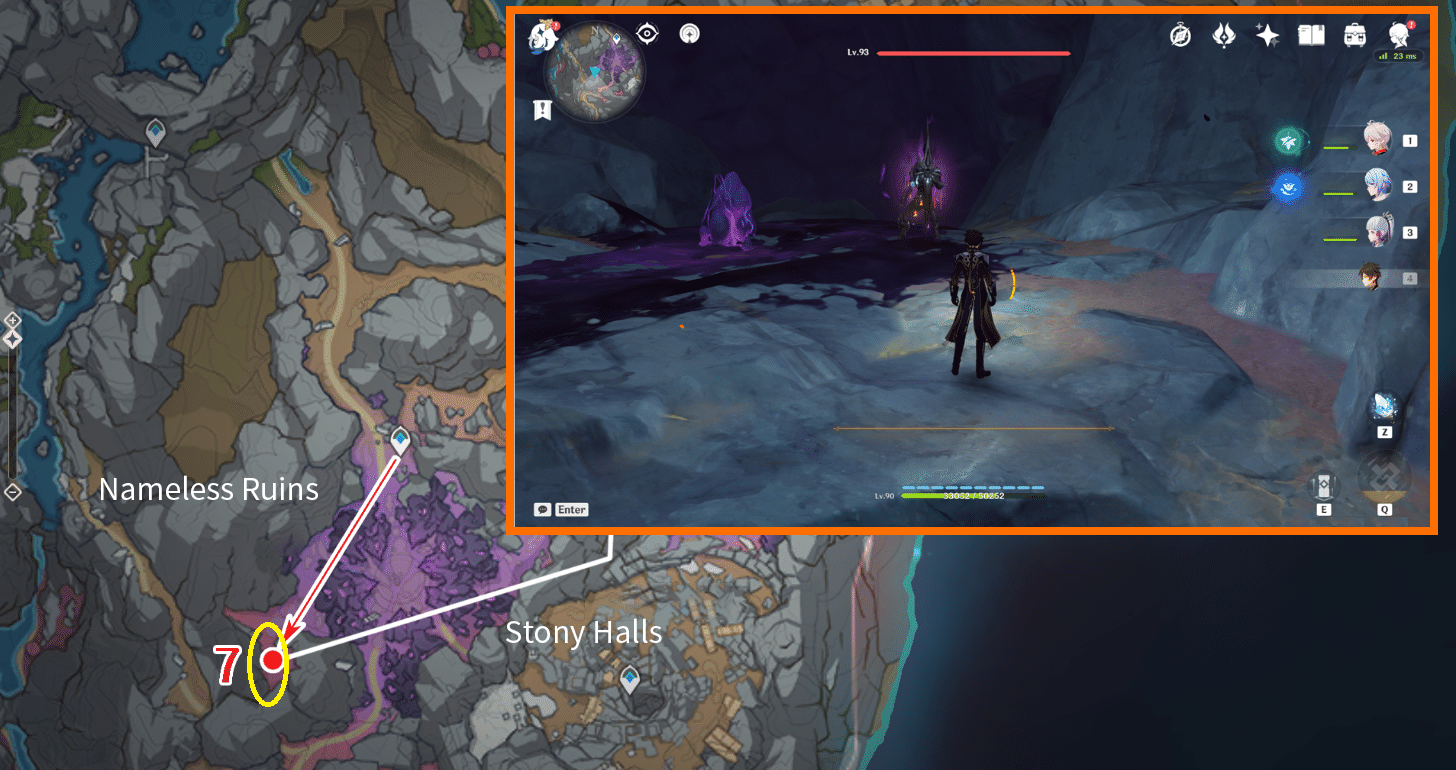
Task: Open the Paimon Menu
Action: [541, 34]
